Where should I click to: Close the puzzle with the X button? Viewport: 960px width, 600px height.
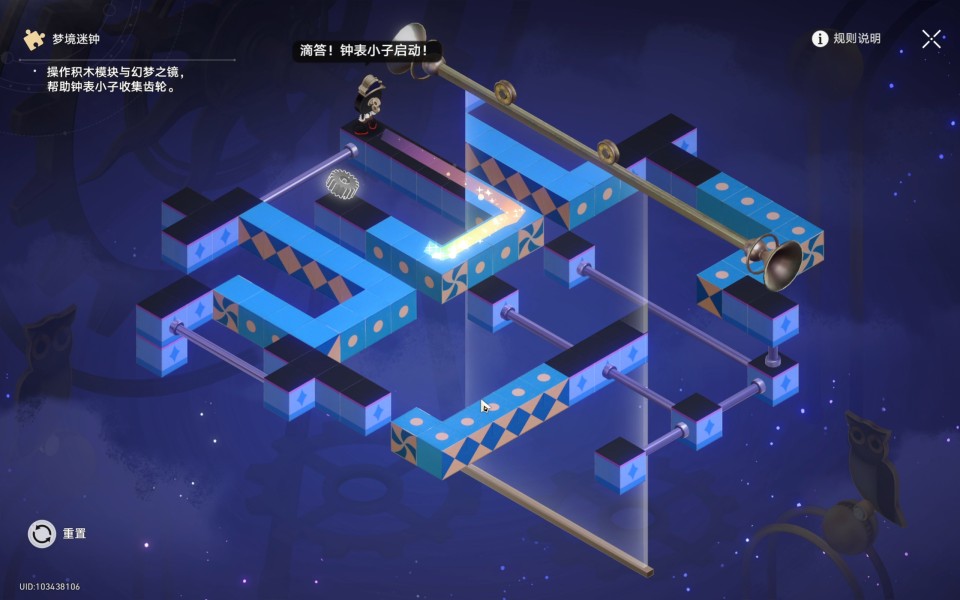click(931, 39)
